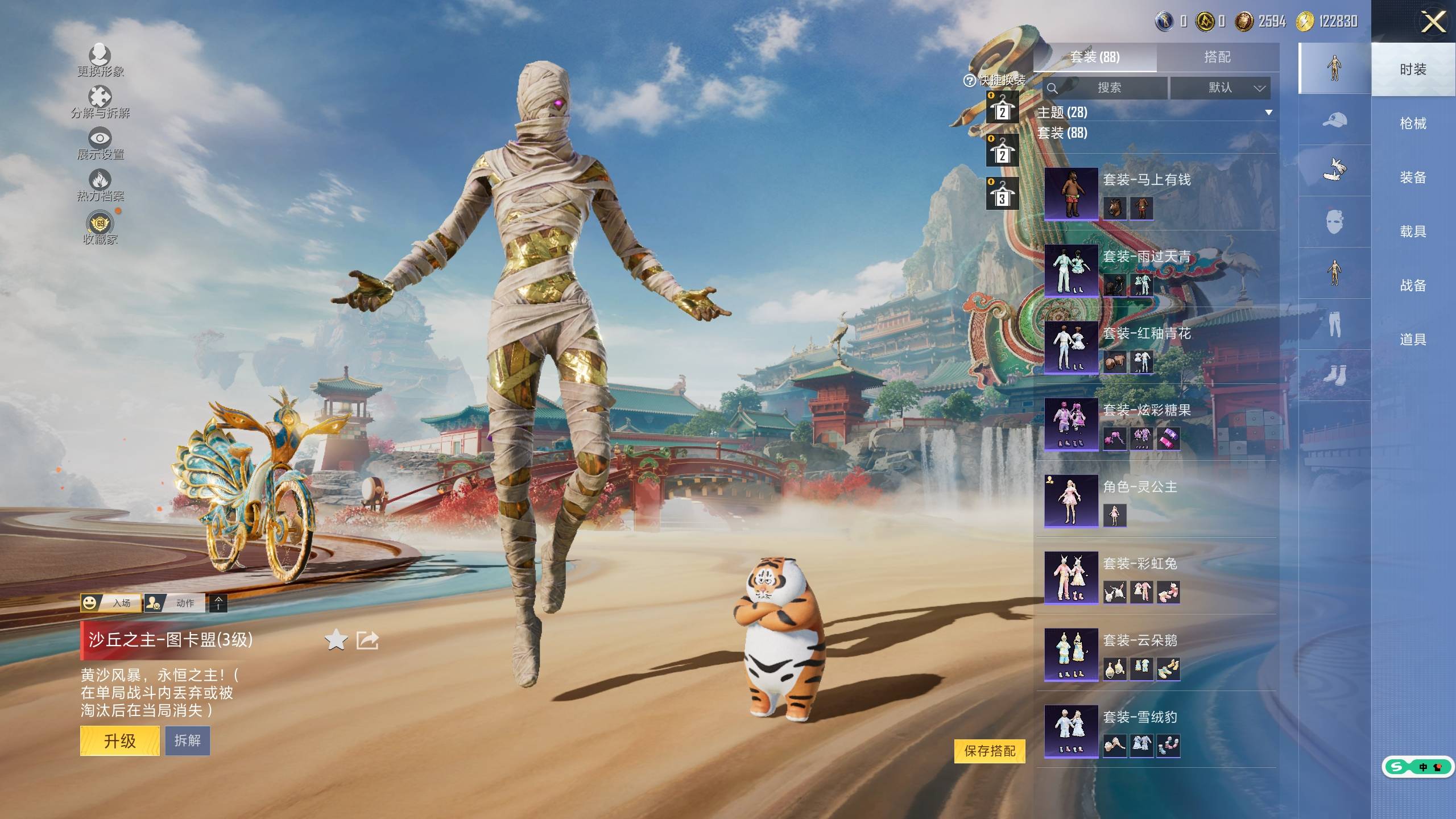Switch to the 搭配 tab
Viewport: 1456px width, 819px height.
click(x=1217, y=57)
